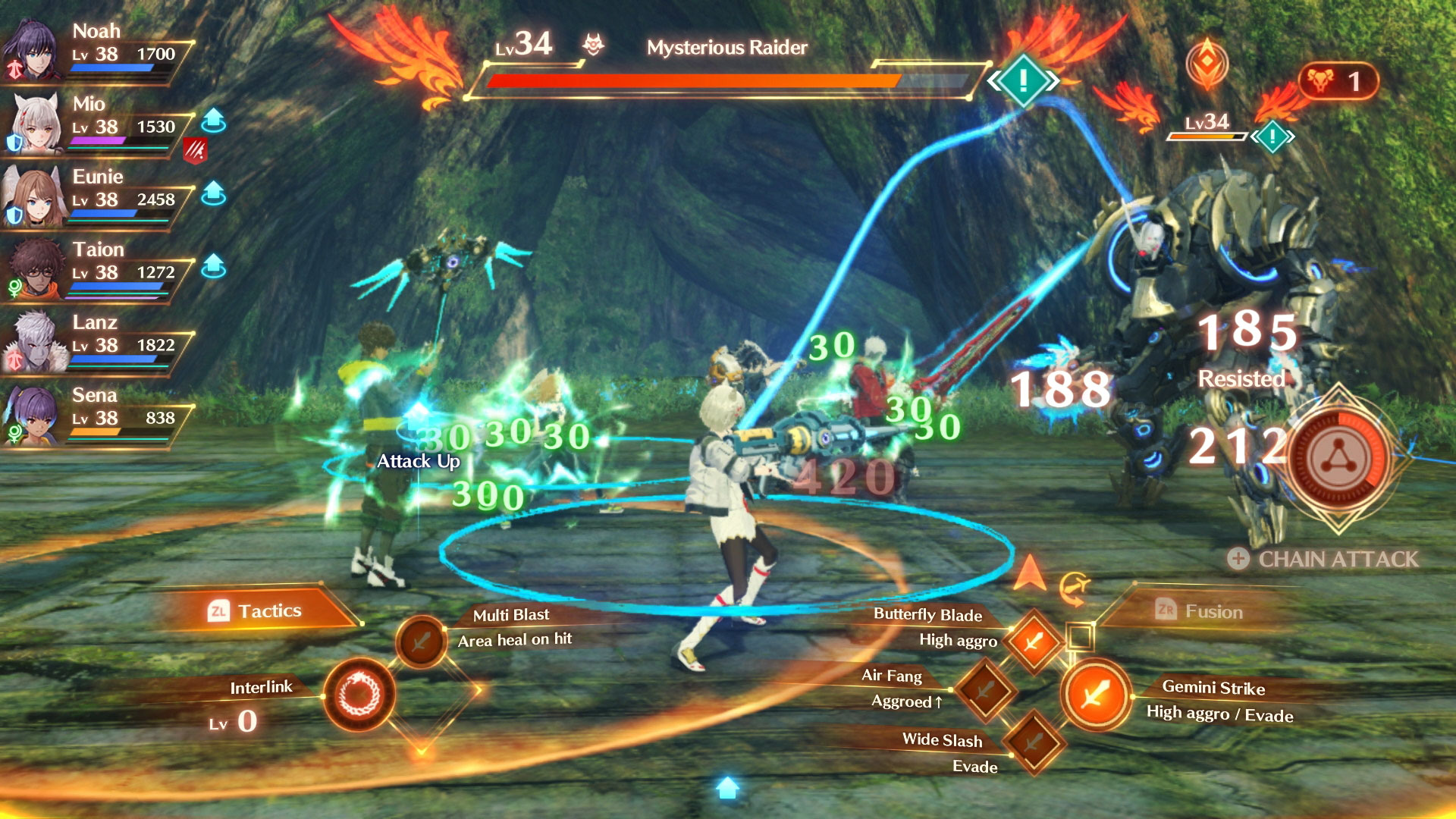Image resolution: width=1456 pixels, height=819 pixels.
Task: Select the Fusion option
Action: click(x=1200, y=611)
